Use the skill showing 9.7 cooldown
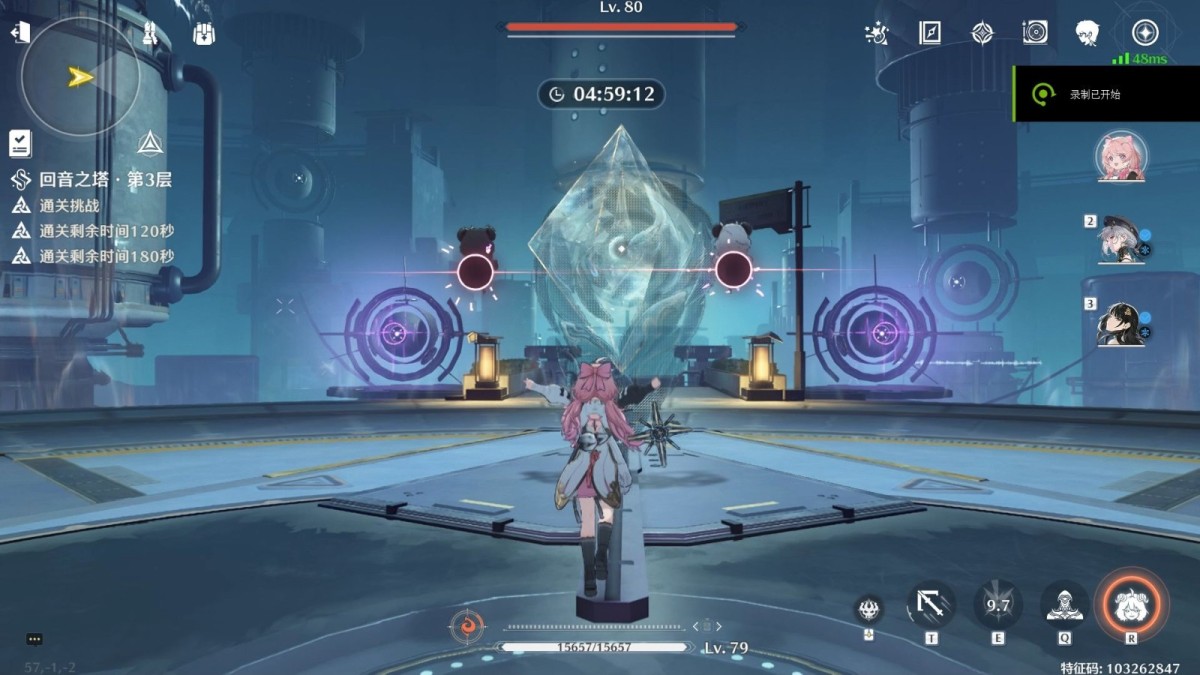The image size is (1200, 675). (x=998, y=605)
